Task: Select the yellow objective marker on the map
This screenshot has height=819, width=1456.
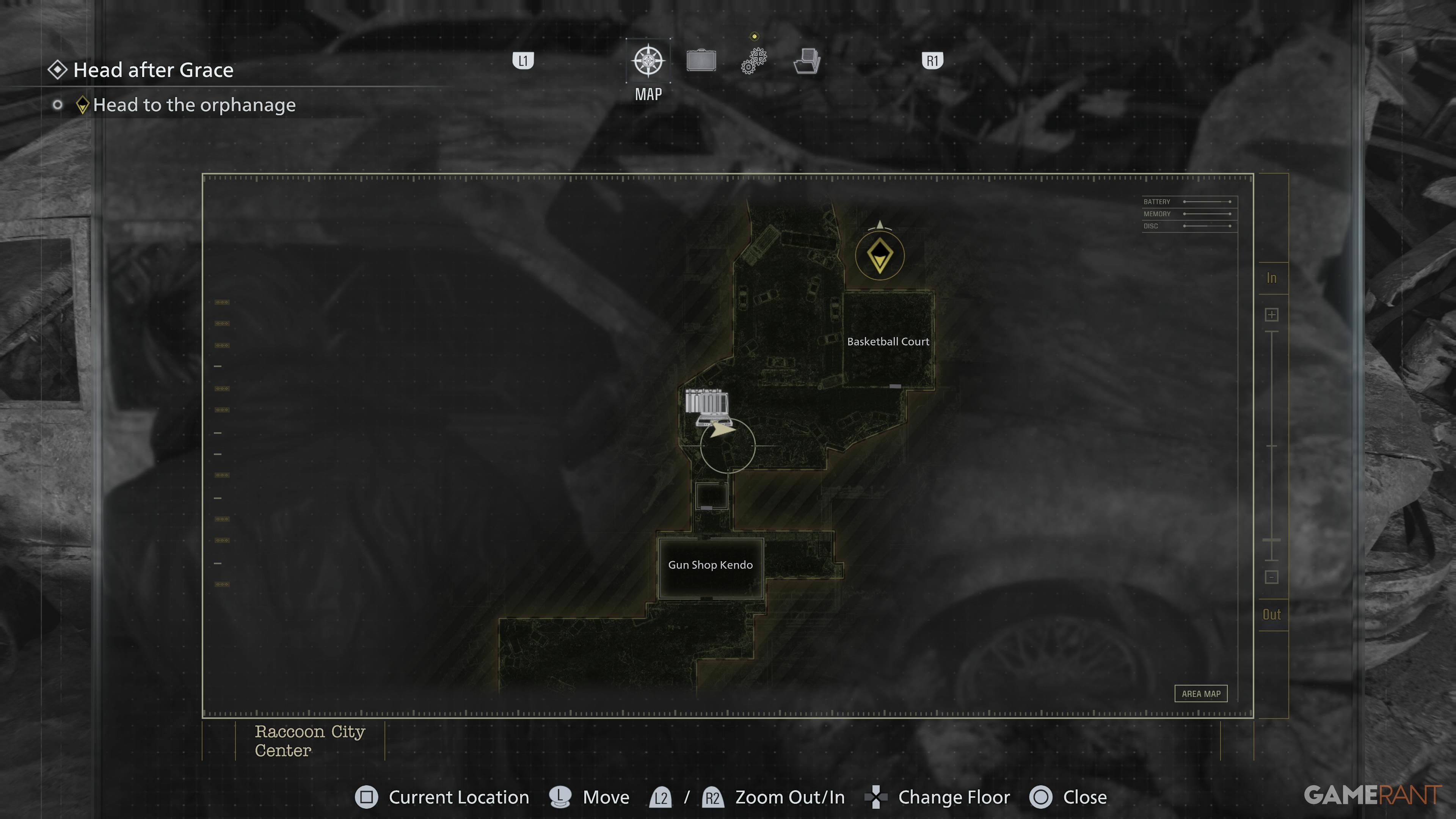Action: [880, 256]
